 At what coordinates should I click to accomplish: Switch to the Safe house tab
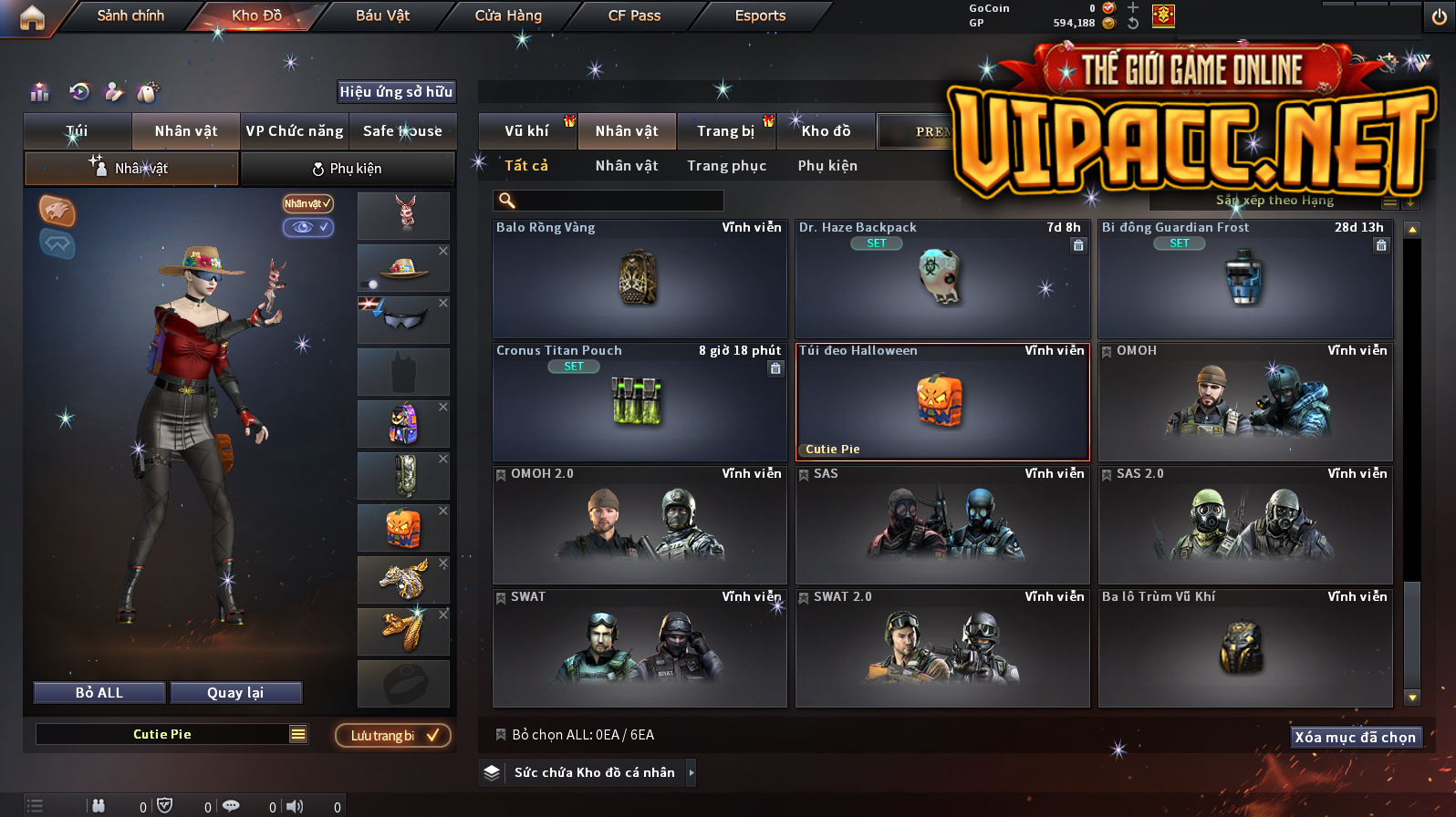pyautogui.click(x=402, y=131)
